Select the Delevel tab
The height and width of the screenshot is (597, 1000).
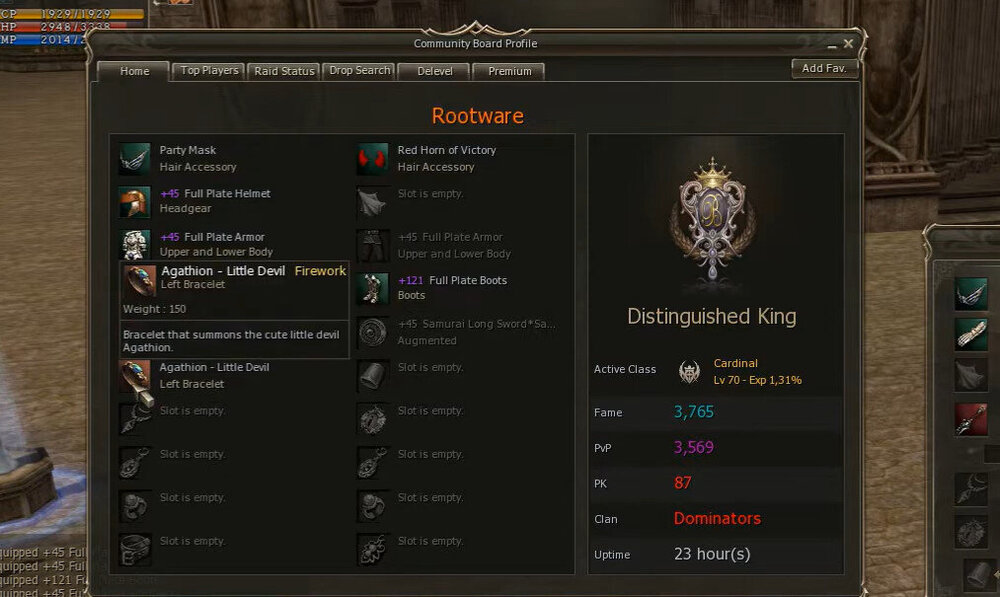[434, 71]
